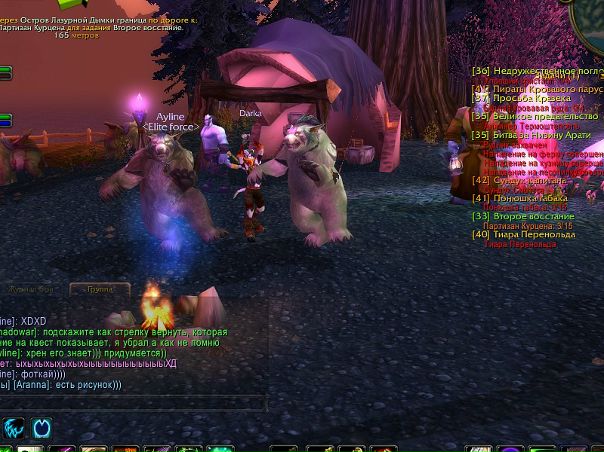604x452 pixels.
Task: Activate the blue claw stance icon
Action: [x=14, y=428]
